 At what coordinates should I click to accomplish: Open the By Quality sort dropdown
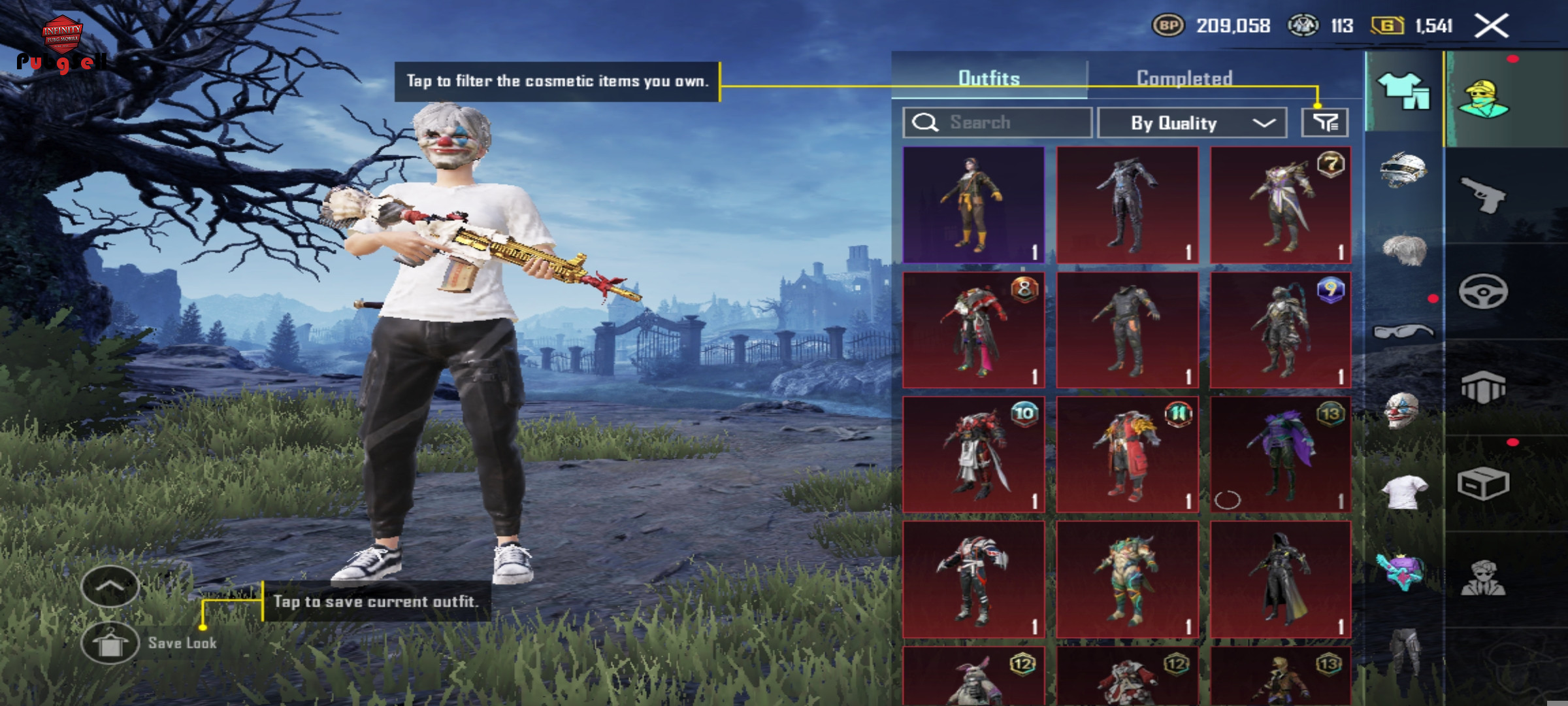[x=1192, y=123]
